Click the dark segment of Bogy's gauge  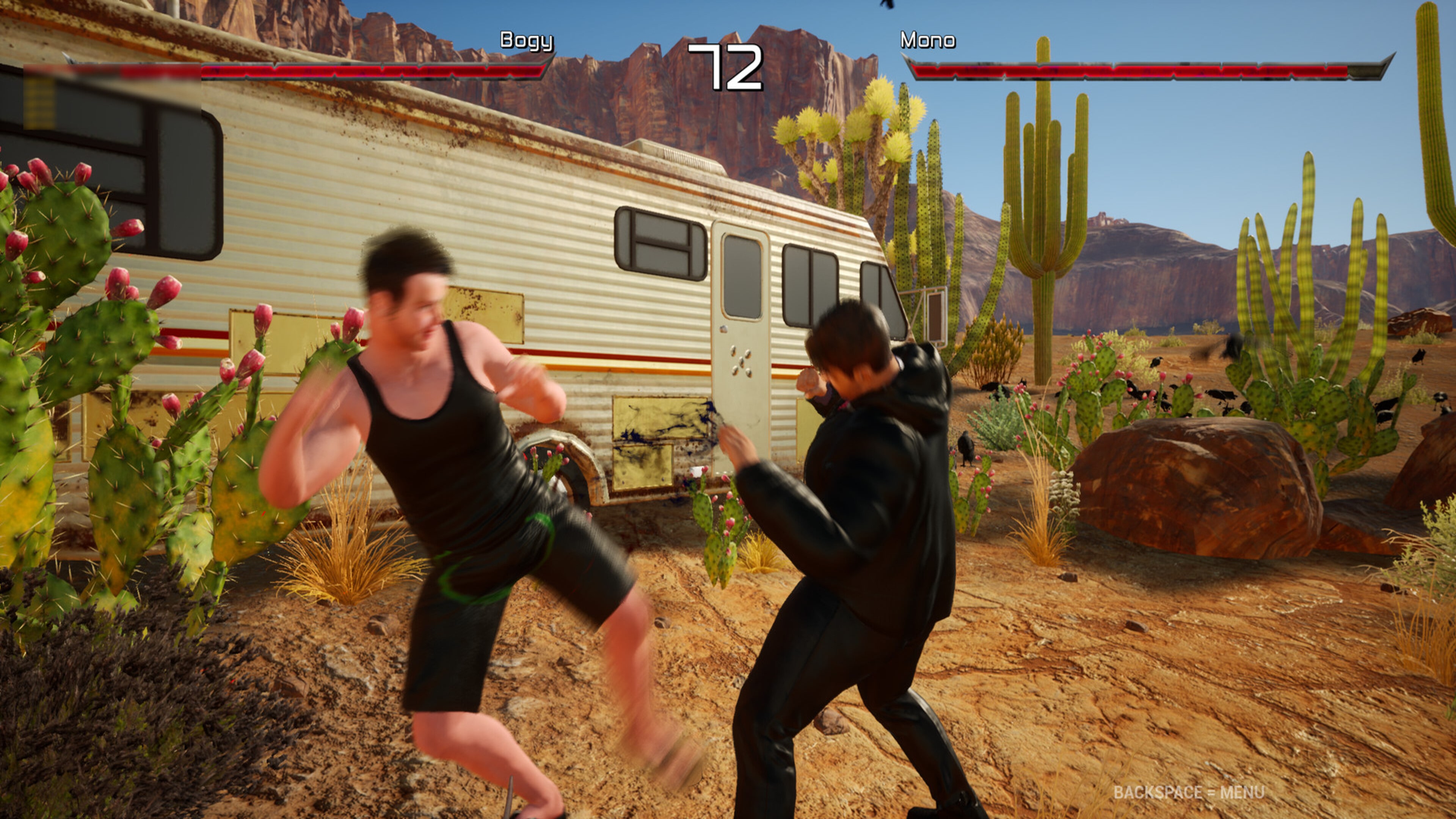click(x=141, y=72)
